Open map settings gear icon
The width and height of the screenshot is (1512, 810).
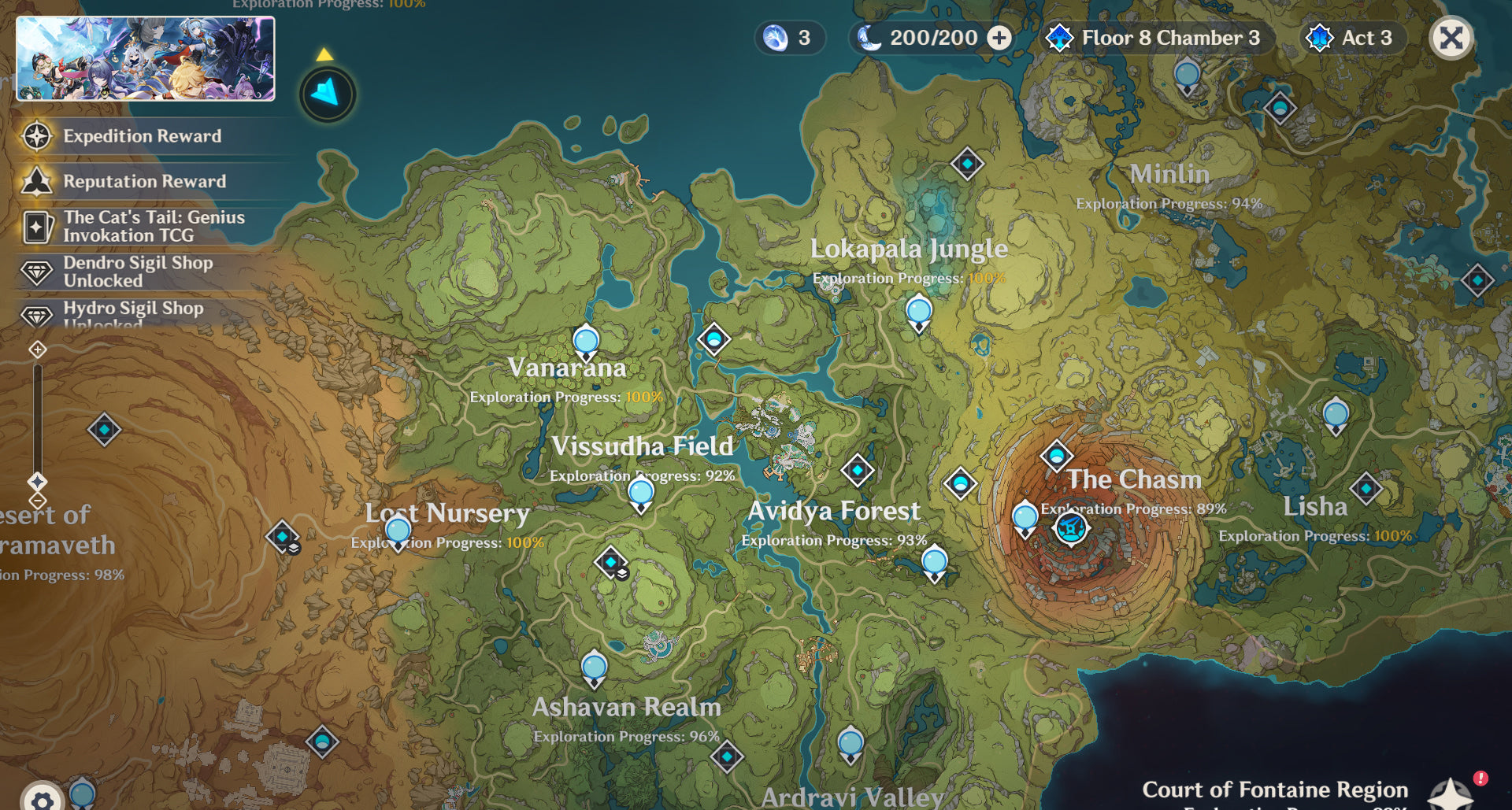[x=42, y=800]
